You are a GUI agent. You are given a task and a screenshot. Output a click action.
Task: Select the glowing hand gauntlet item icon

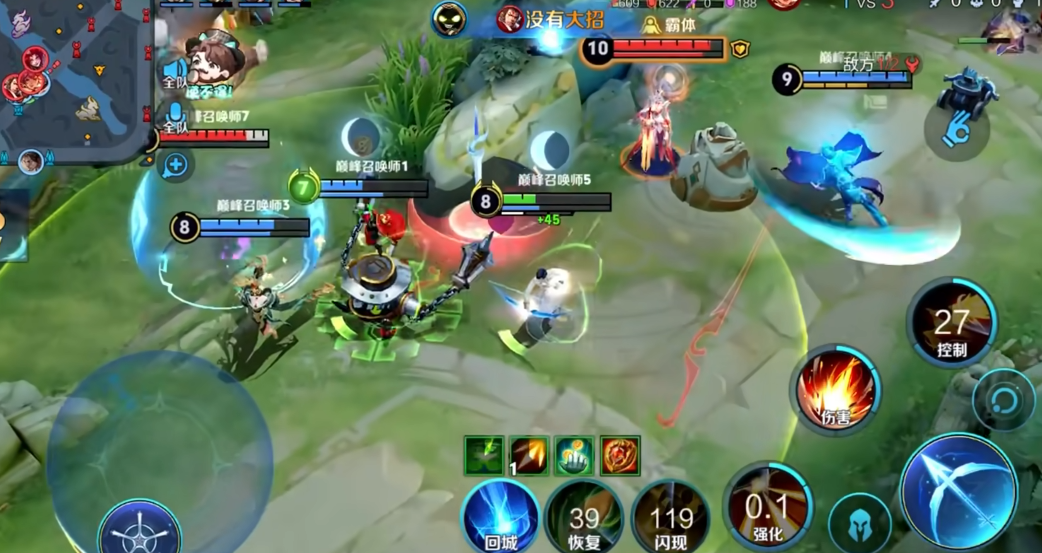(x=574, y=456)
